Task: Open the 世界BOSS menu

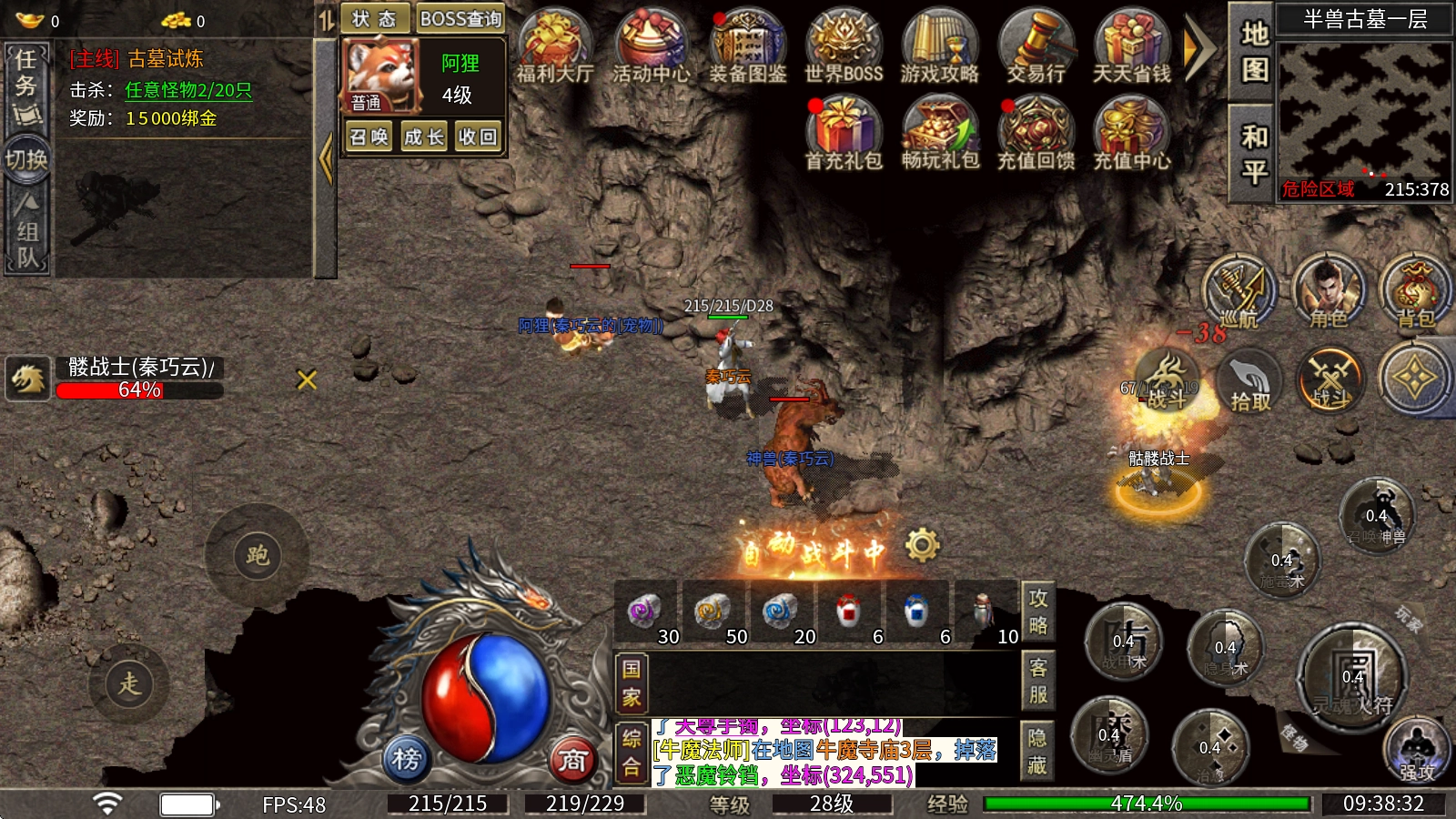Action: 844,46
